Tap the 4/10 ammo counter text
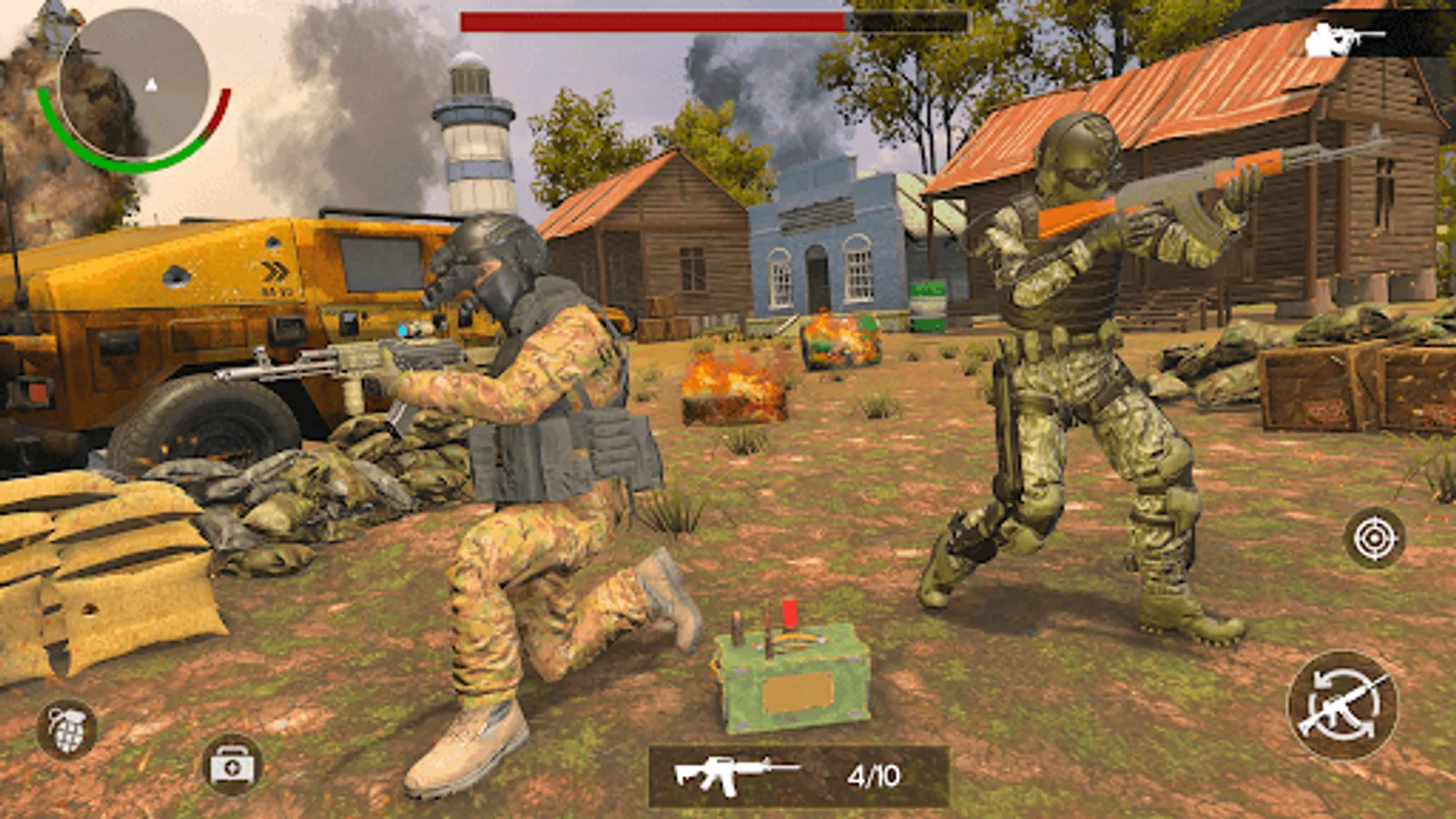The height and width of the screenshot is (819, 1456). click(x=871, y=773)
